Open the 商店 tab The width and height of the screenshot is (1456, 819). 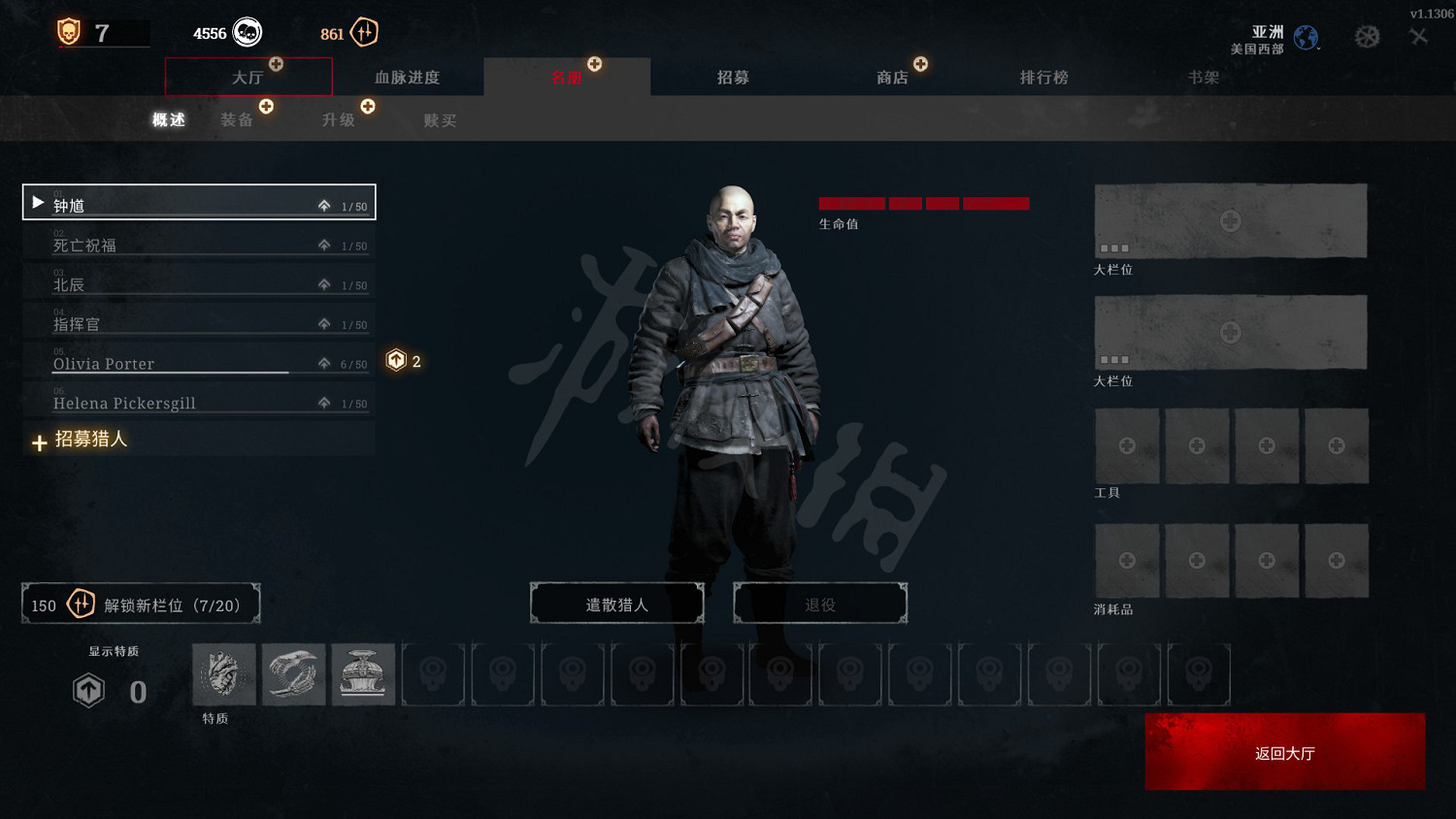tap(892, 77)
